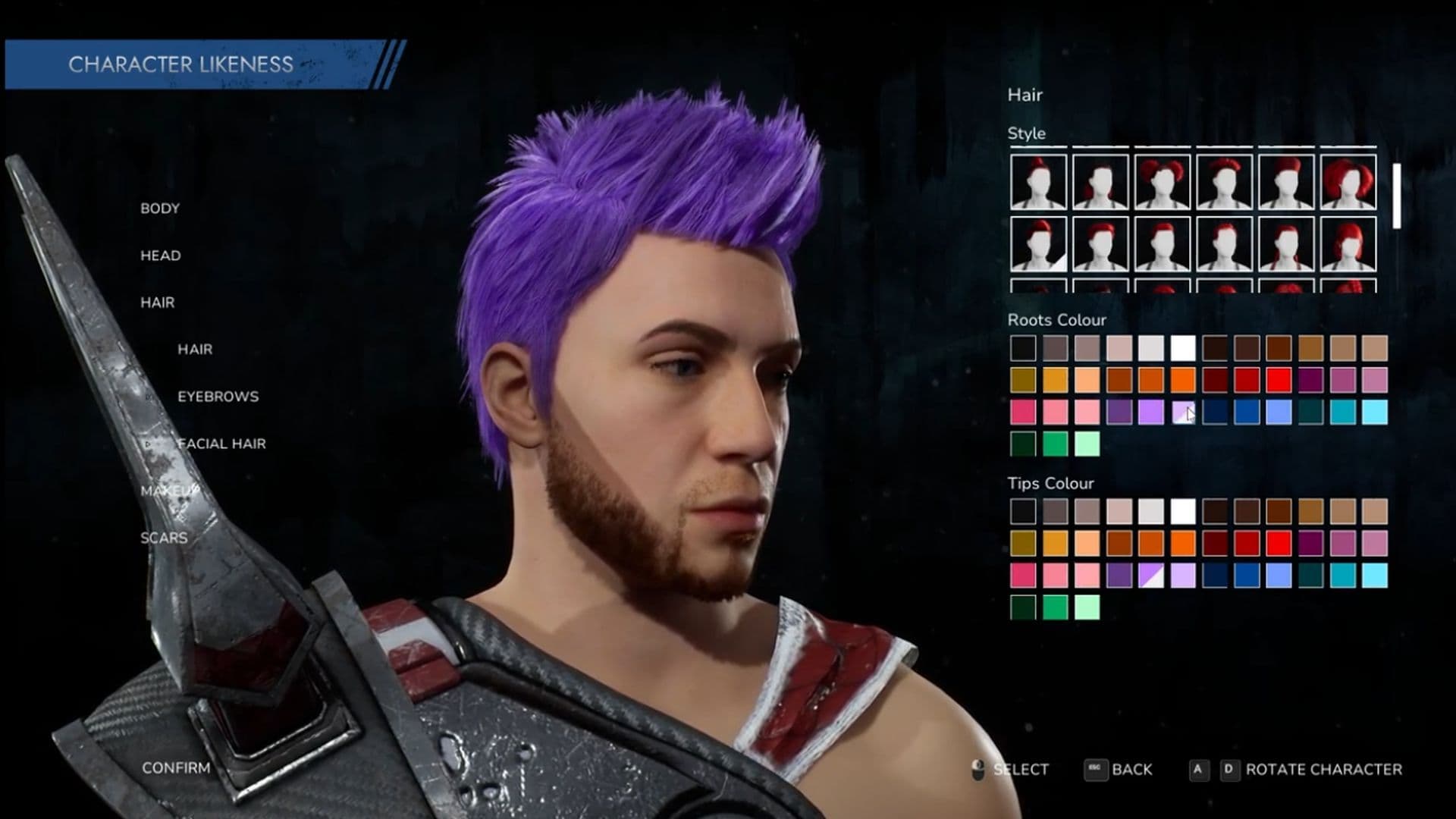Select the first hairstyle thumbnail in the Style grid
1456x819 pixels.
click(1040, 182)
